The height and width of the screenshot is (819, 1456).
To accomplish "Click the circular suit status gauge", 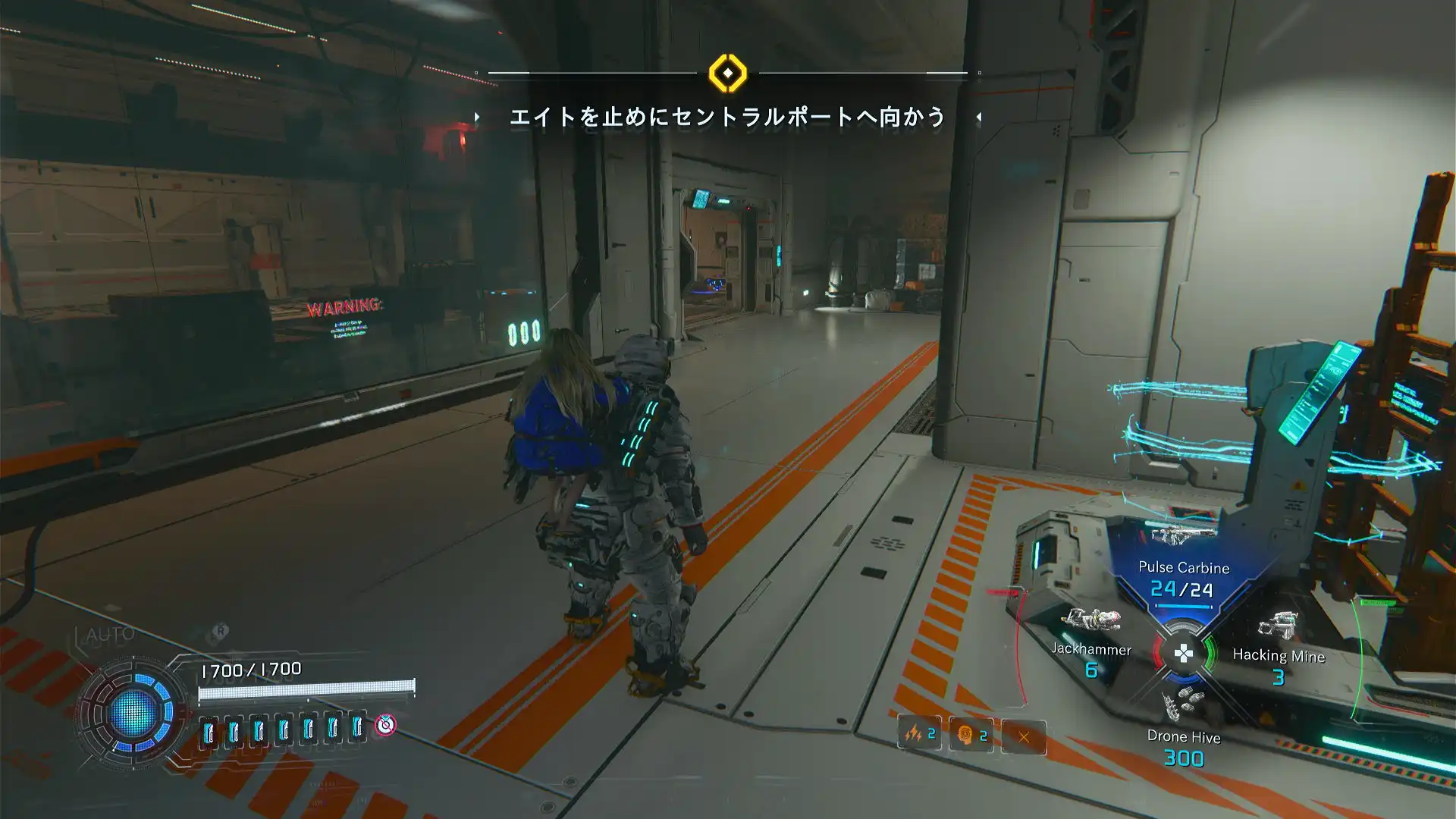I will [x=135, y=713].
